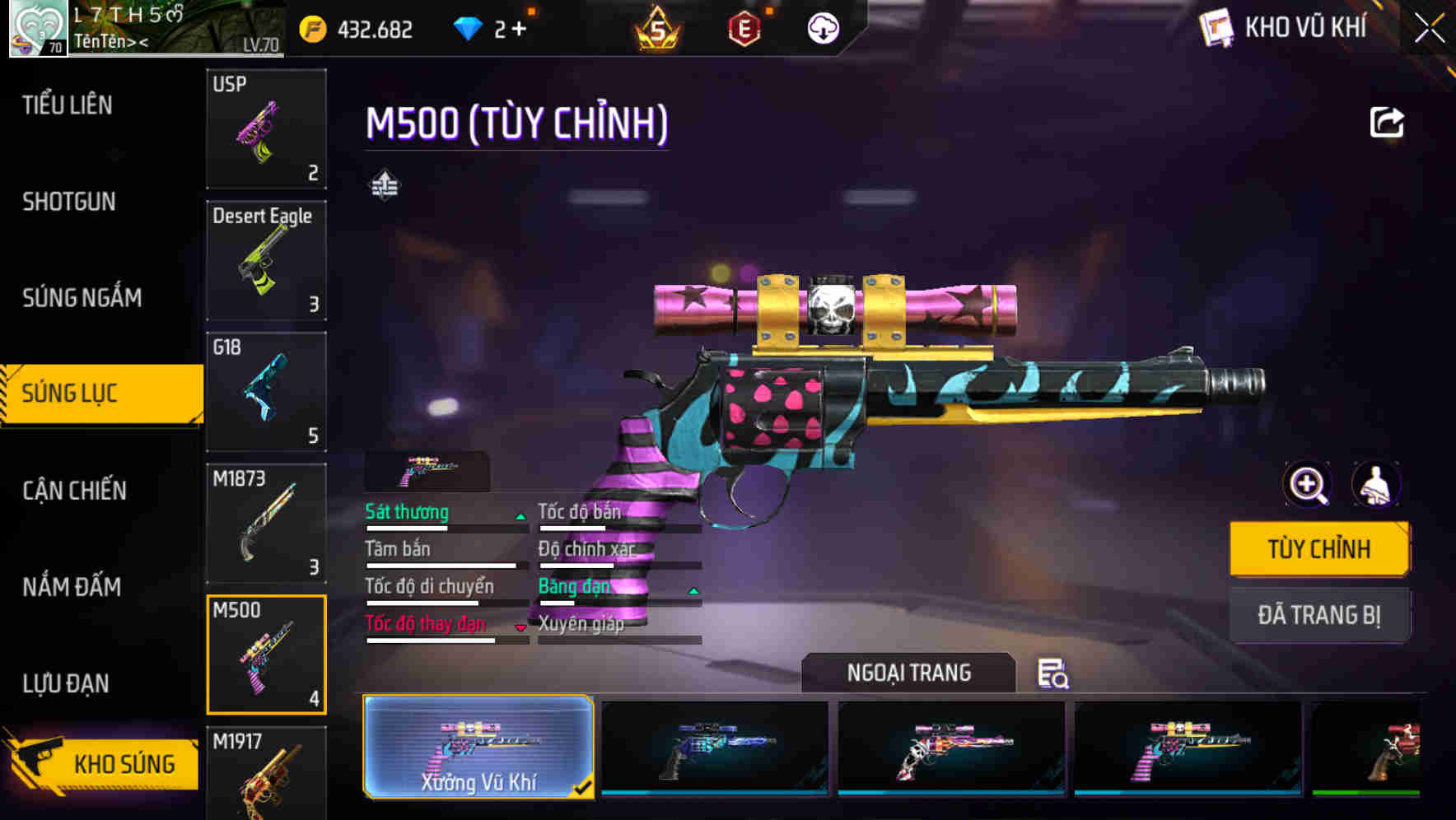Open the SÚNG NGẮM category
Viewport: 1456px width, 820px height.
pyautogui.click(x=82, y=298)
